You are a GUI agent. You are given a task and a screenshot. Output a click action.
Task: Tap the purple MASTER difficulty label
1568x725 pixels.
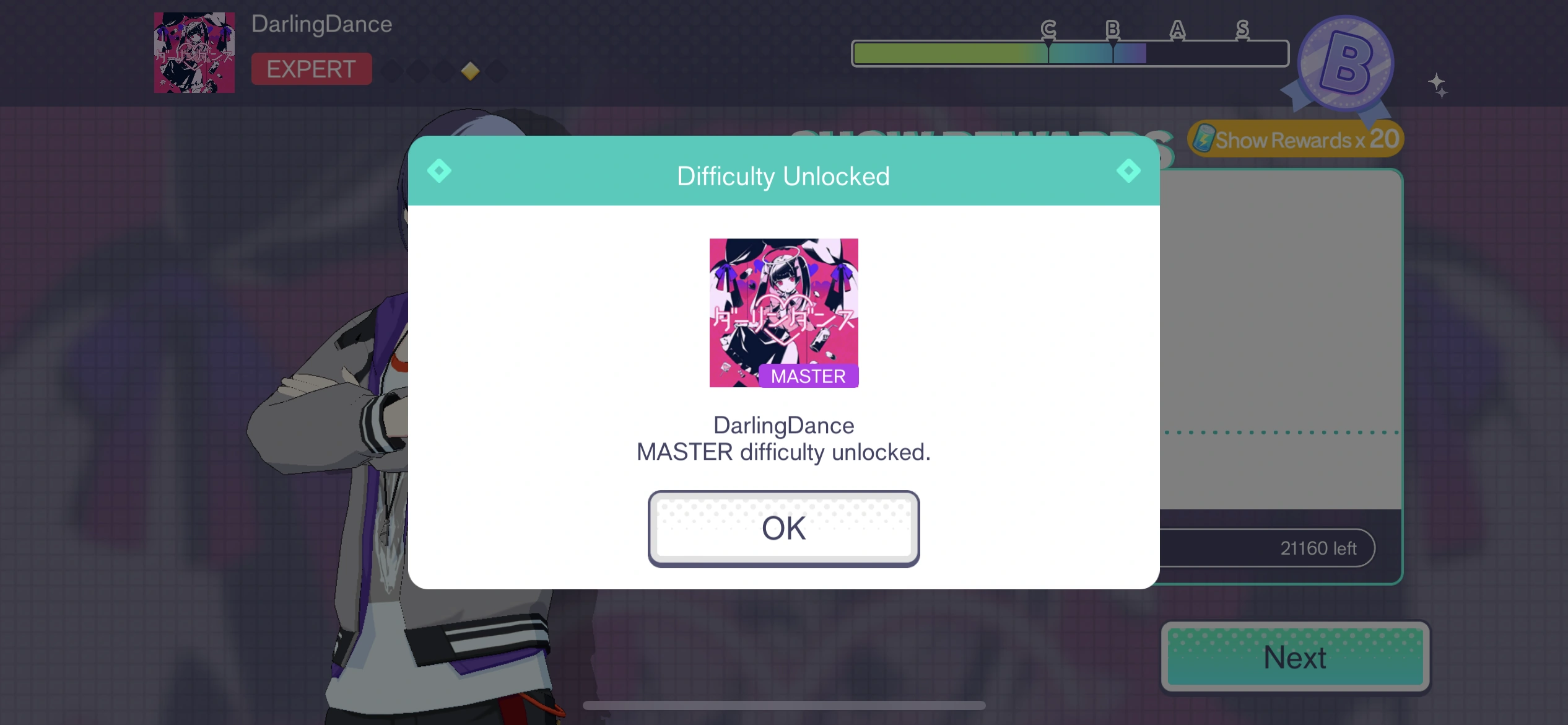pyautogui.click(x=808, y=375)
